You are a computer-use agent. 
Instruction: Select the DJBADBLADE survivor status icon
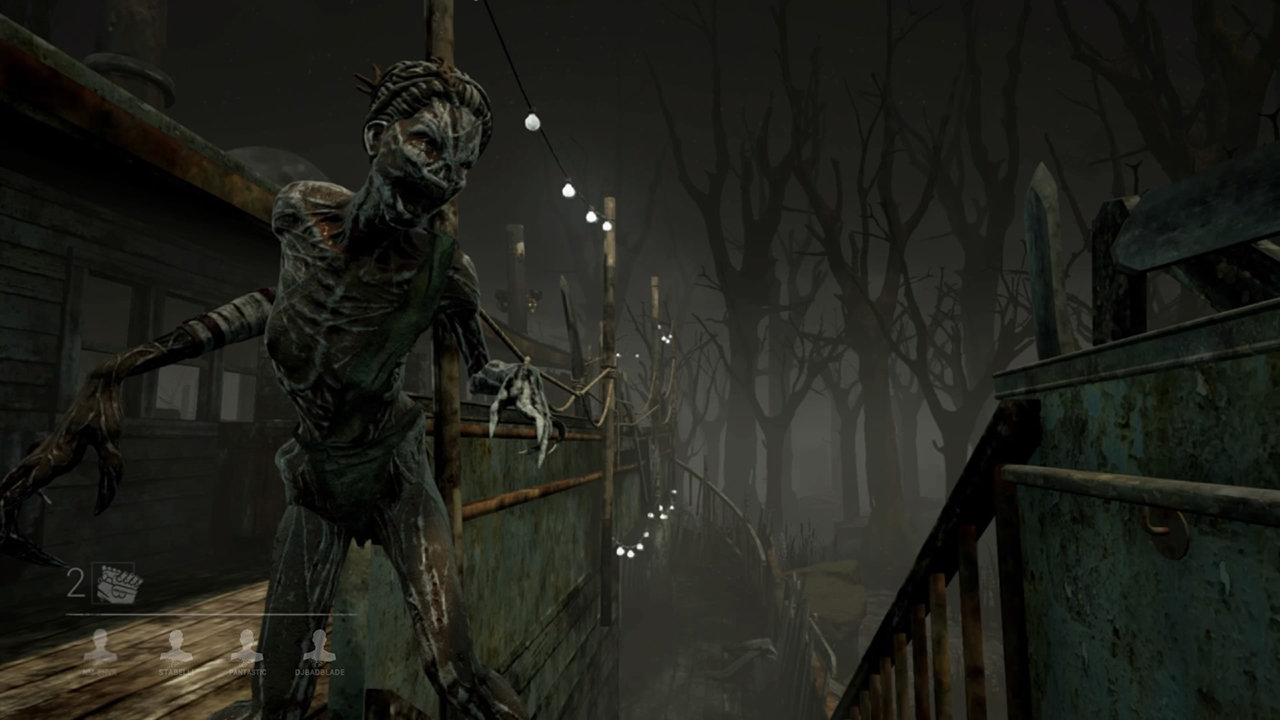pos(320,645)
